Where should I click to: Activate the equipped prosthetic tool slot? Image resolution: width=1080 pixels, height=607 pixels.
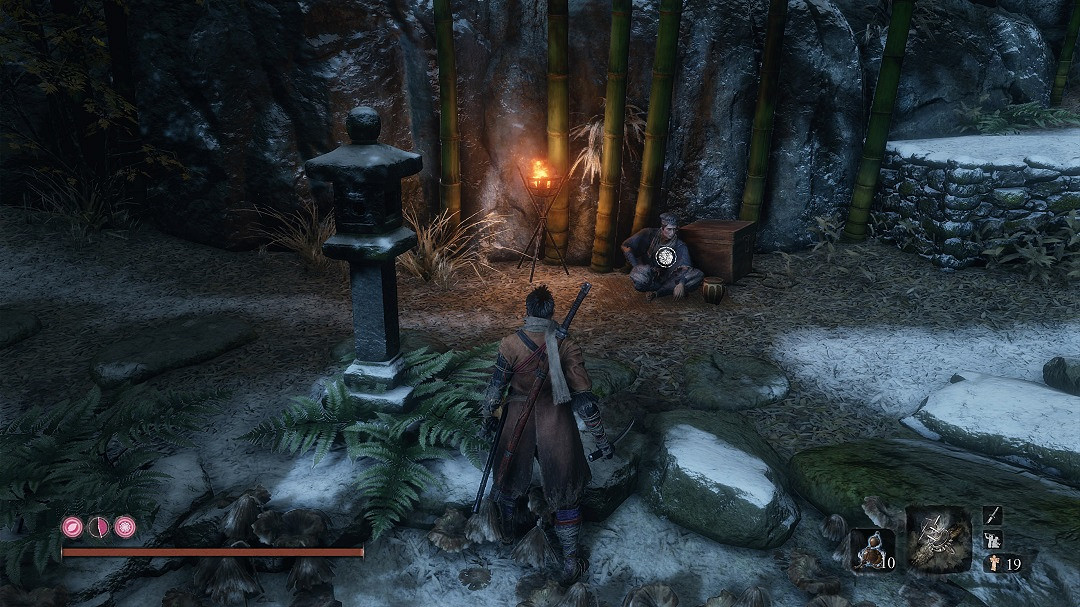[x=938, y=540]
